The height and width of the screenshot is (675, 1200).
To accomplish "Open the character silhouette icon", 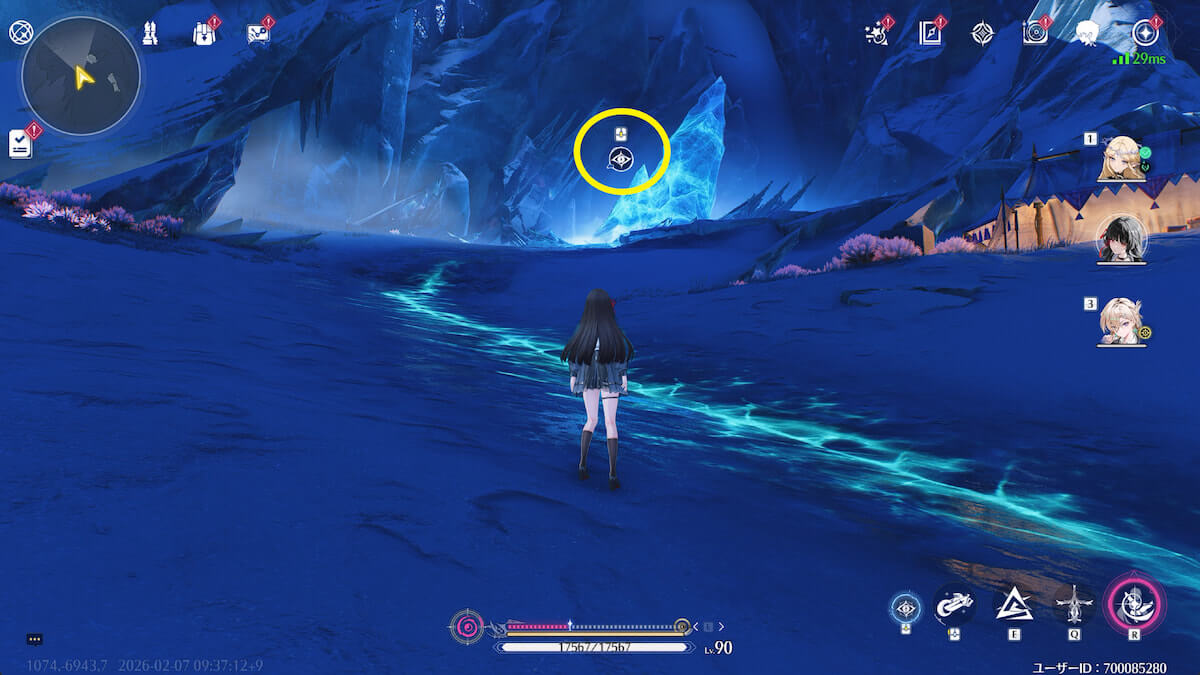I will pyautogui.click(x=1087, y=33).
